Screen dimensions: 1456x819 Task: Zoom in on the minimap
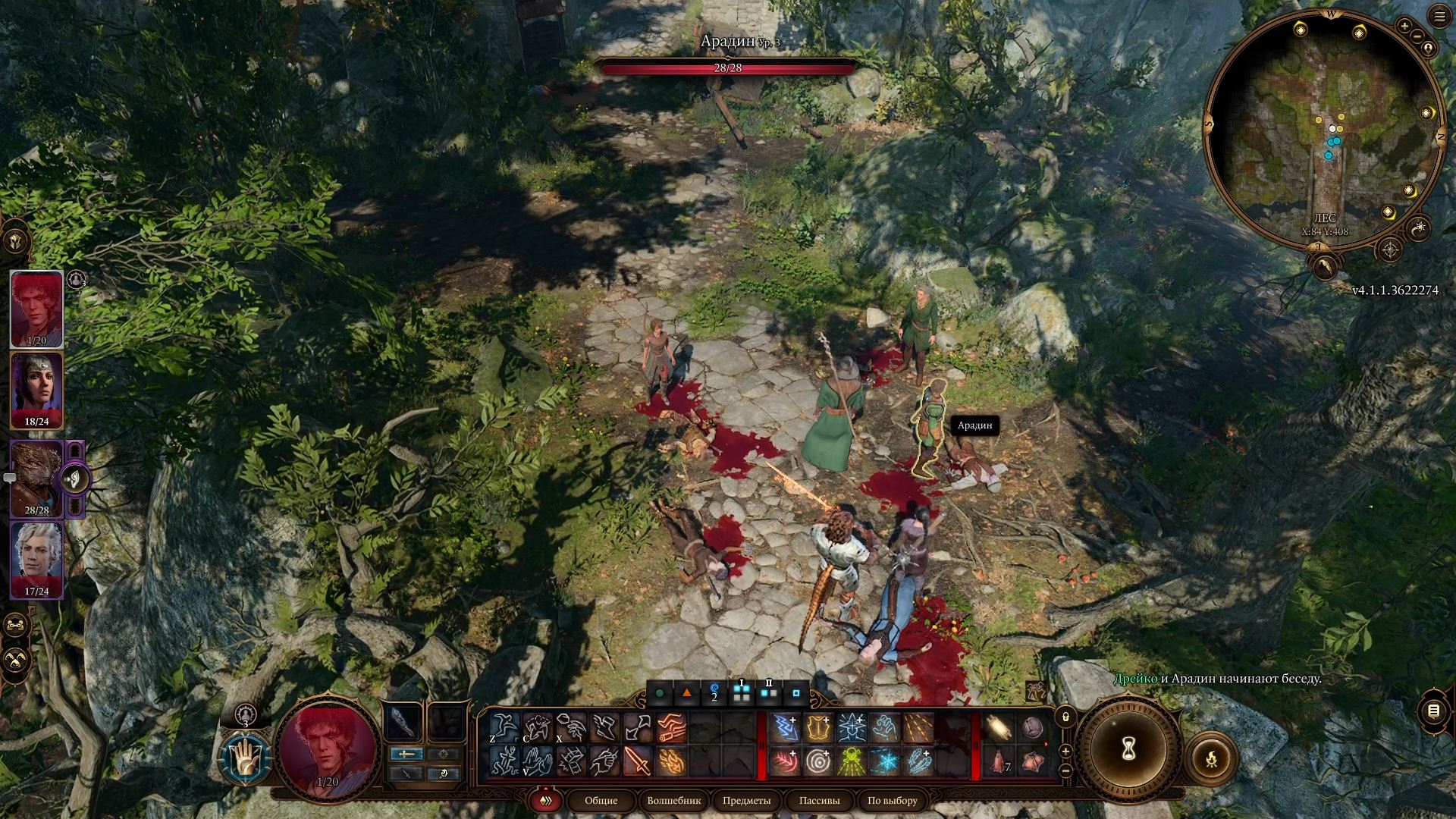[1404, 27]
